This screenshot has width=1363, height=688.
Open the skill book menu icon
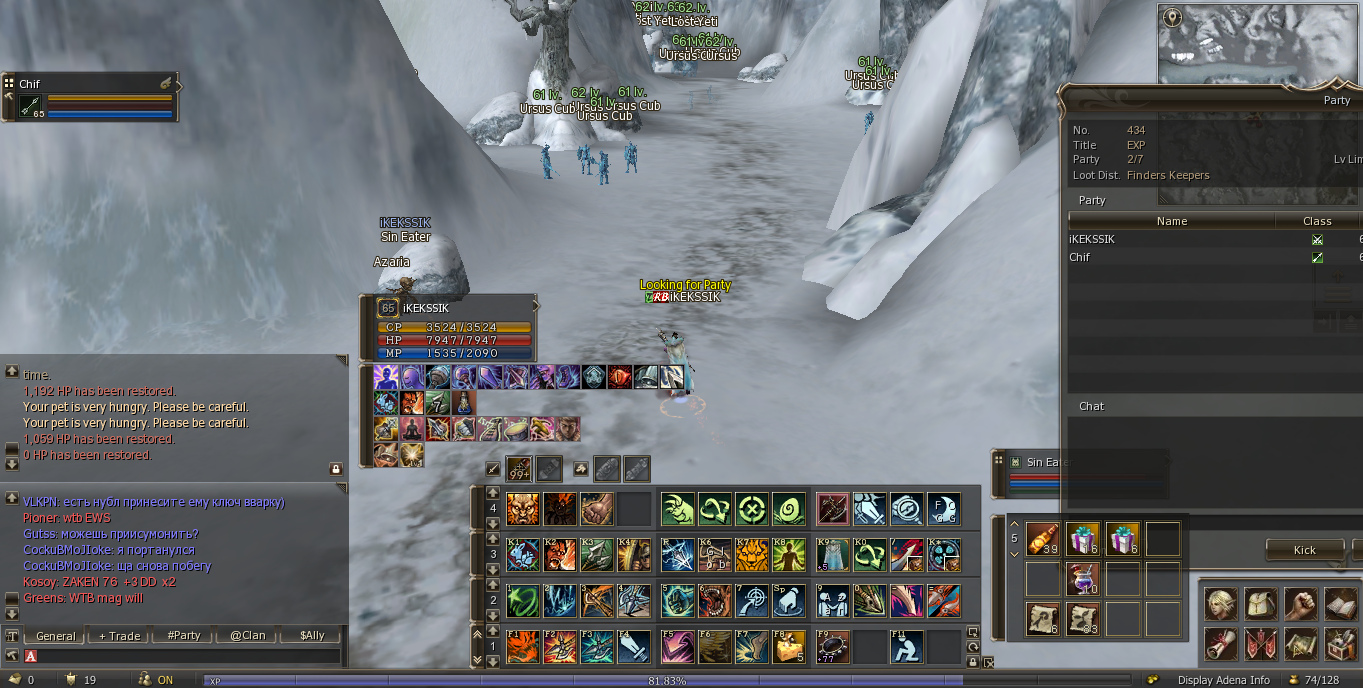point(1339,604)
